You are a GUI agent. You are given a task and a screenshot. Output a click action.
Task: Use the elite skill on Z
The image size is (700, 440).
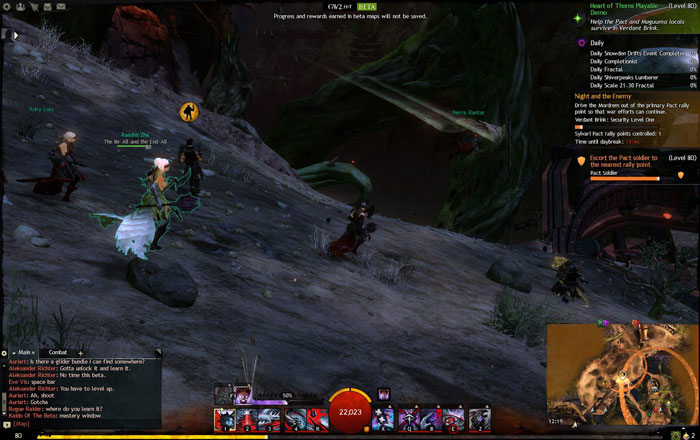coord(477,419)
